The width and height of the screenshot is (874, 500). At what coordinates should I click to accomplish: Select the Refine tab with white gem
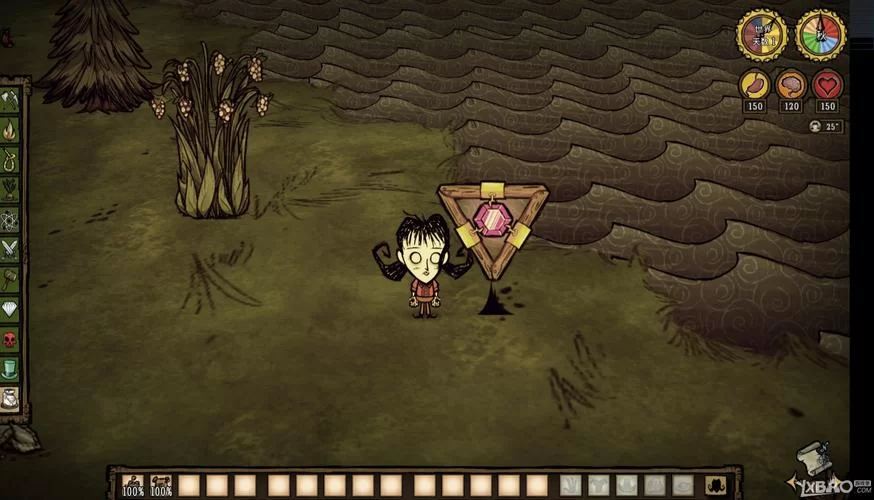tap(10, 309)
